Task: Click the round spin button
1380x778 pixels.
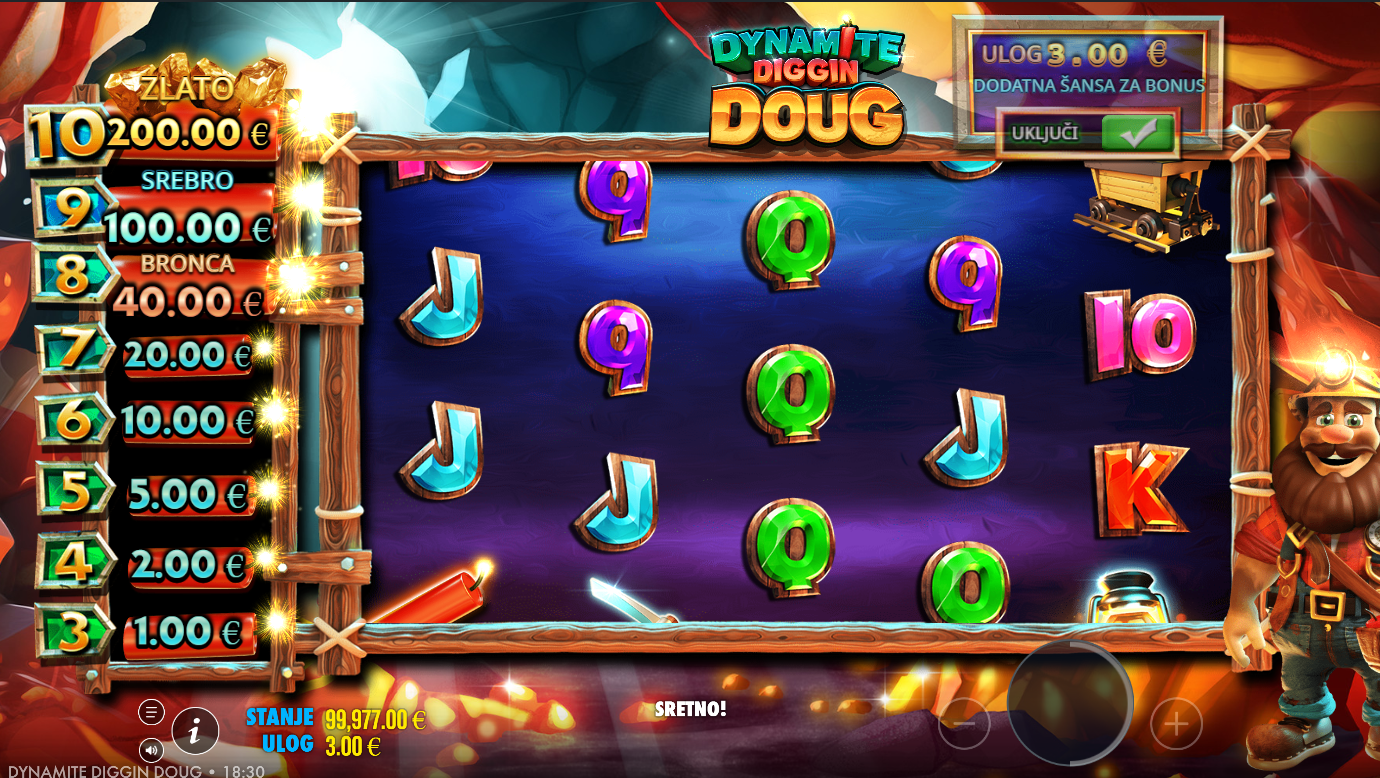Action: pyautogui.click(x=1069, y=703)
